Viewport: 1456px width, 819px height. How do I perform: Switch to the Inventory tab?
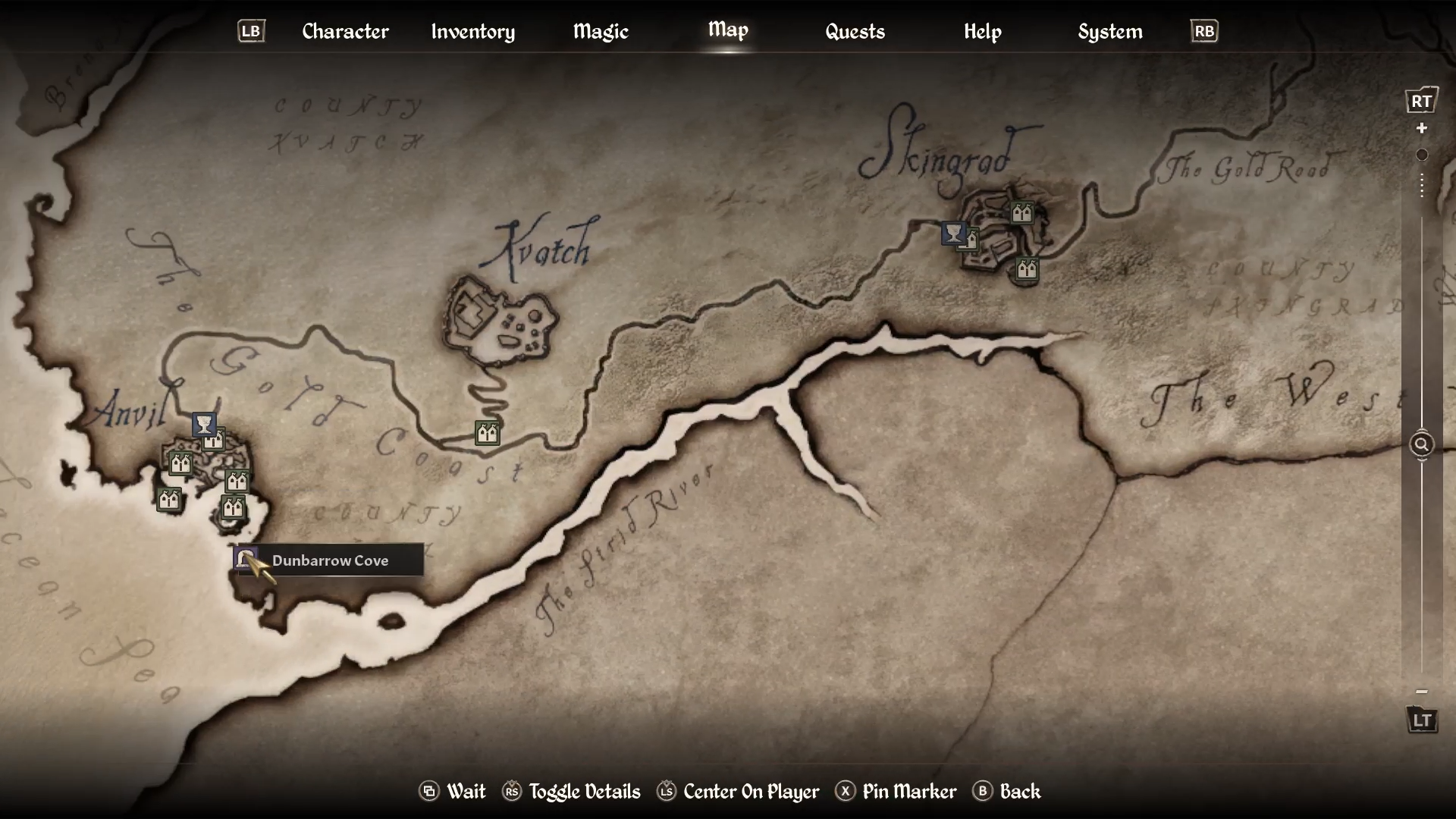472,32
